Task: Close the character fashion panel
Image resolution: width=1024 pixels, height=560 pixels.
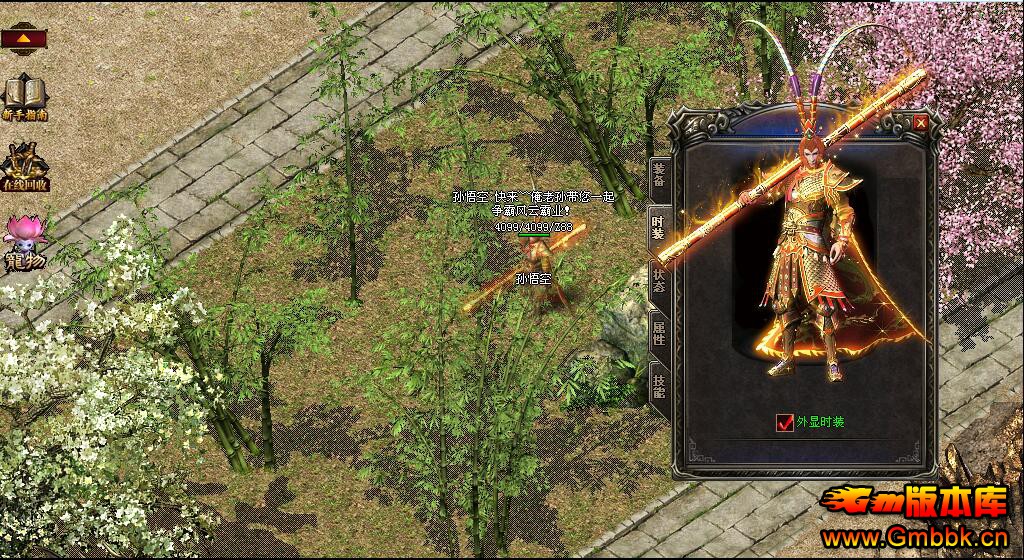Action: coord(920,122)
